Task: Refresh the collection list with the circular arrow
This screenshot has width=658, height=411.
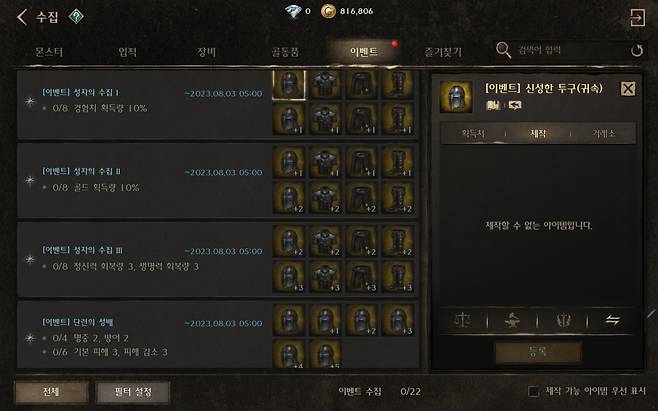Action: coord(637,50)
